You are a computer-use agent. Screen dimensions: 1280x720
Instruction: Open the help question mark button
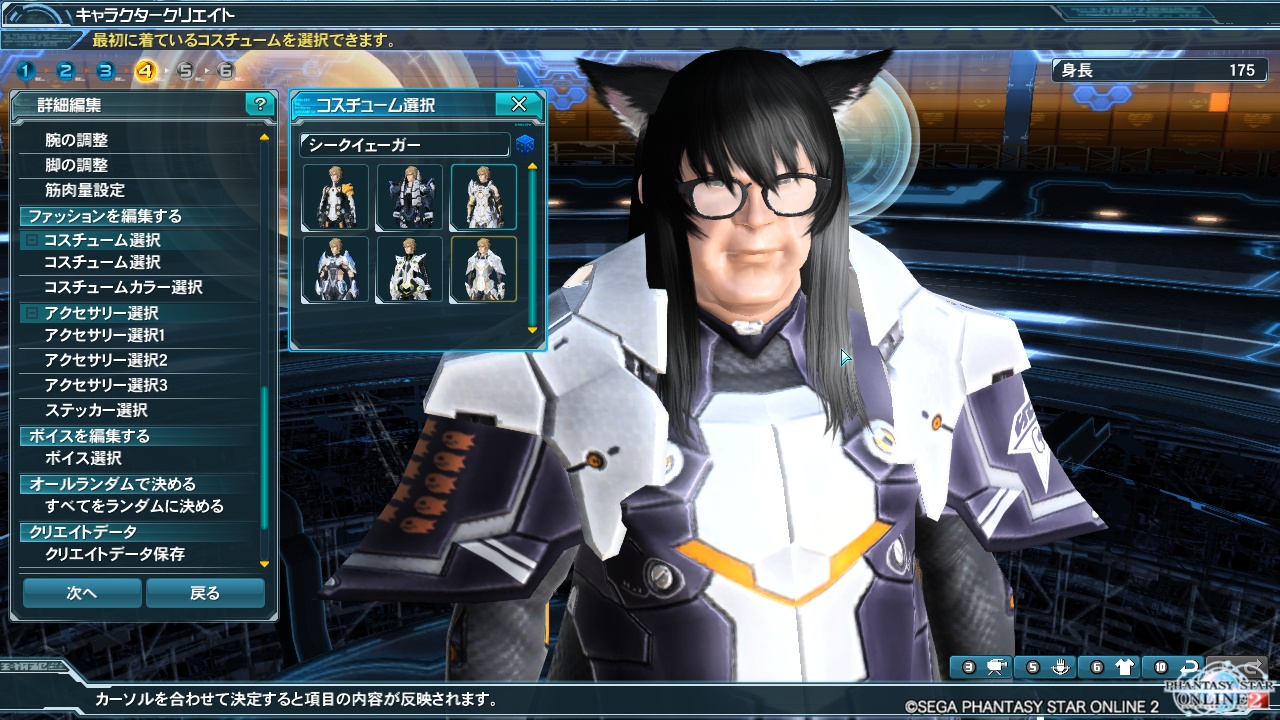(260, 105)
